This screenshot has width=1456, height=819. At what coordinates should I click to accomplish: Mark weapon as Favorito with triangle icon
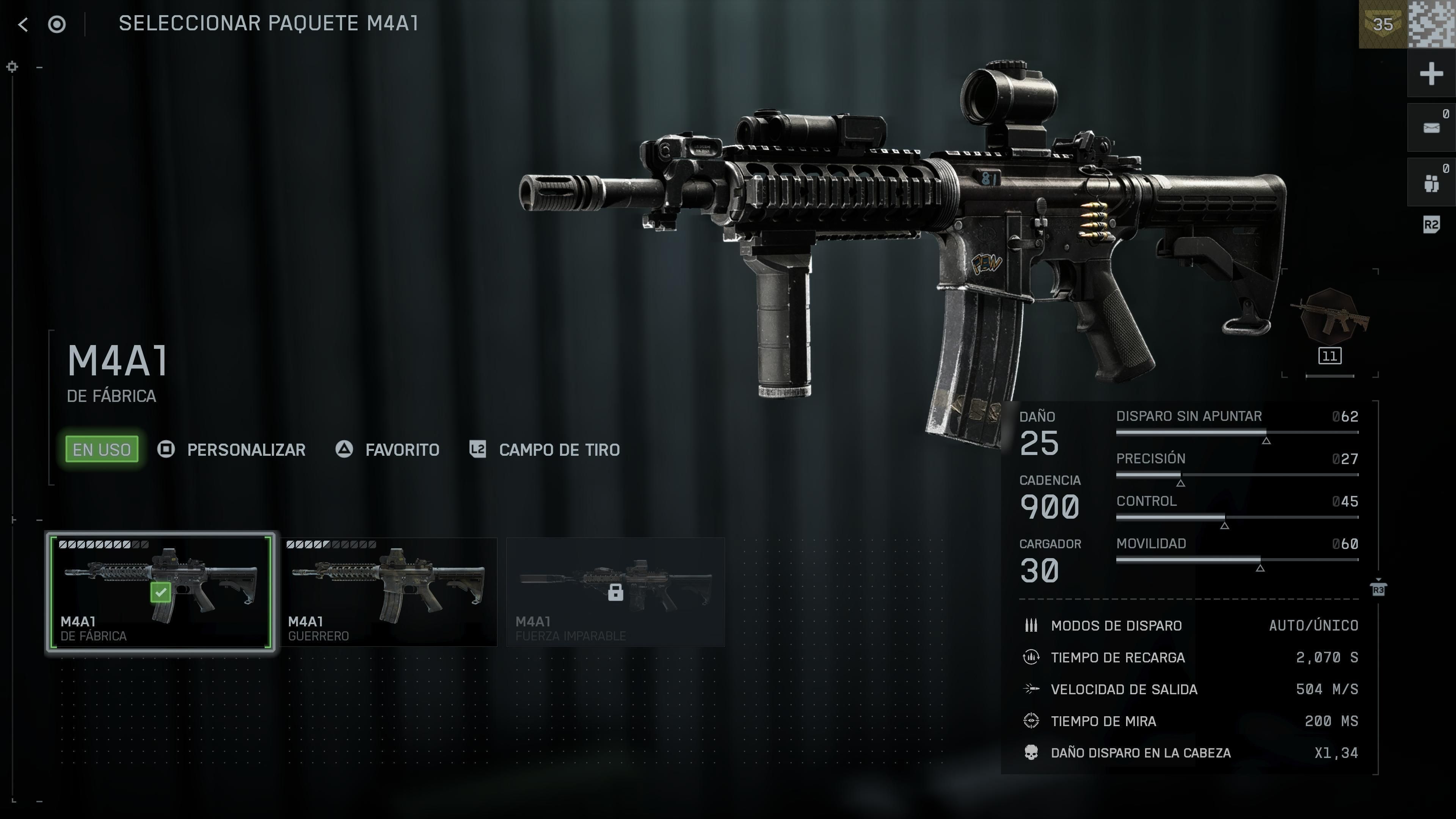[x=344, y=450]
